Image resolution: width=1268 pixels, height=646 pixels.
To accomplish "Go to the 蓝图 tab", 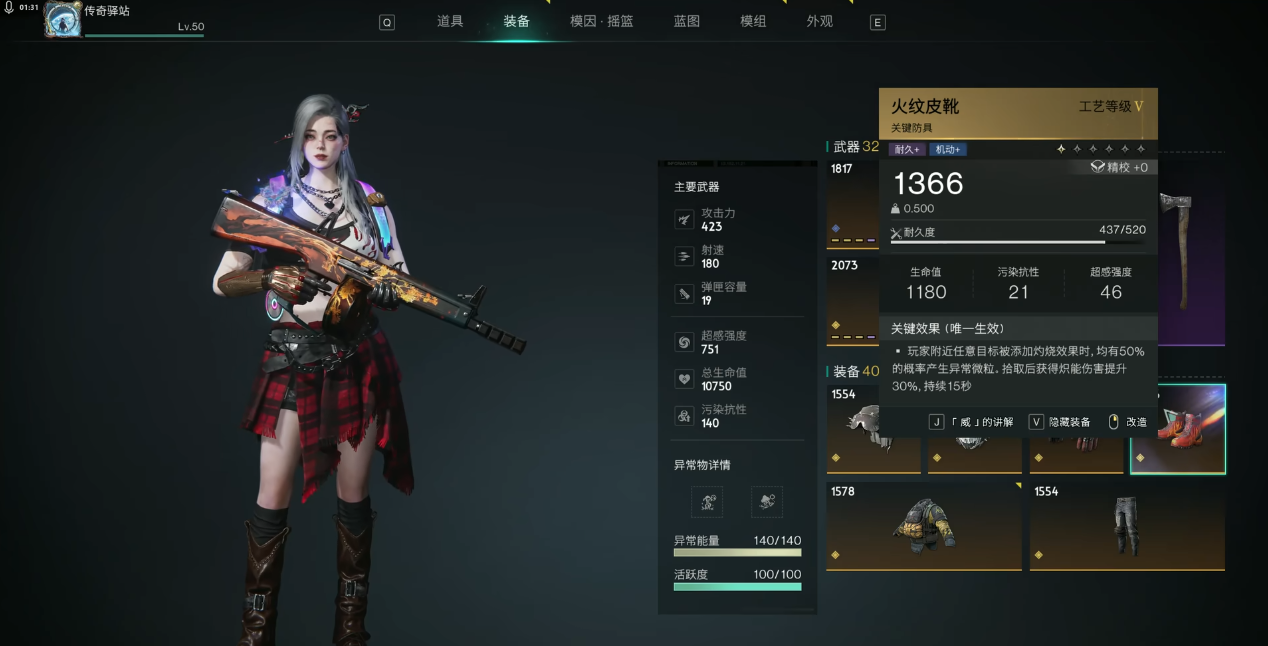I will [x=687, y=21].
